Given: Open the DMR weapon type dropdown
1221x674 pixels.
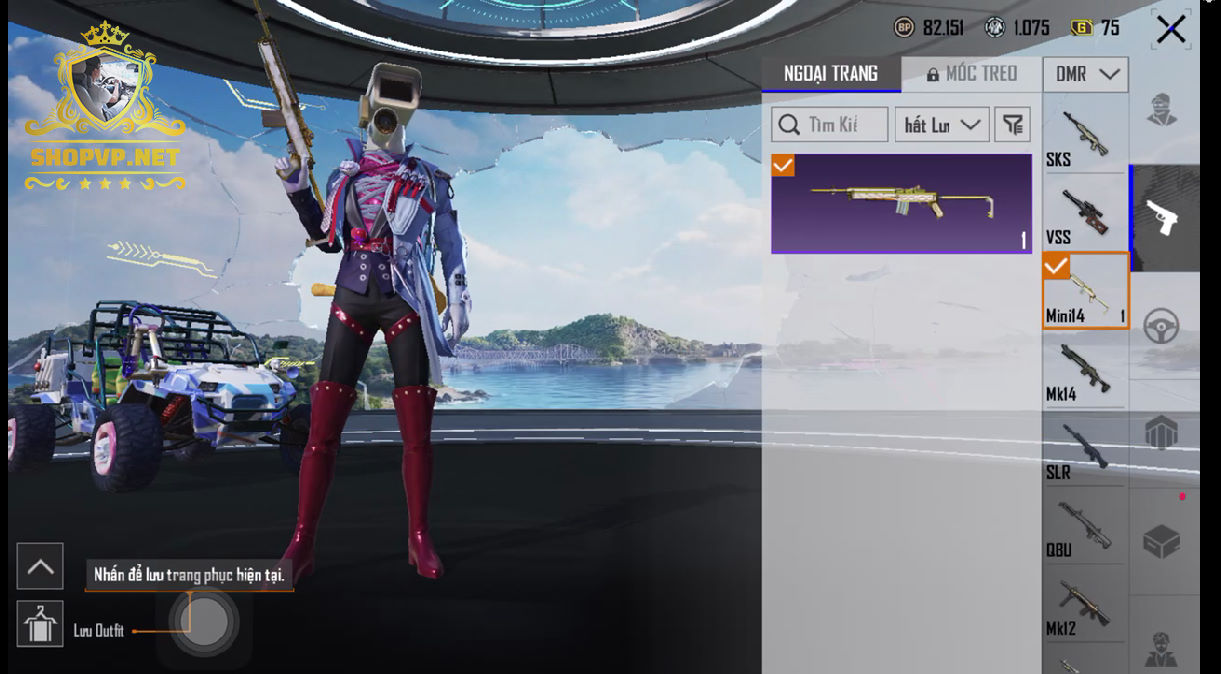Looking at the screenshot, I should point(1085,75).
